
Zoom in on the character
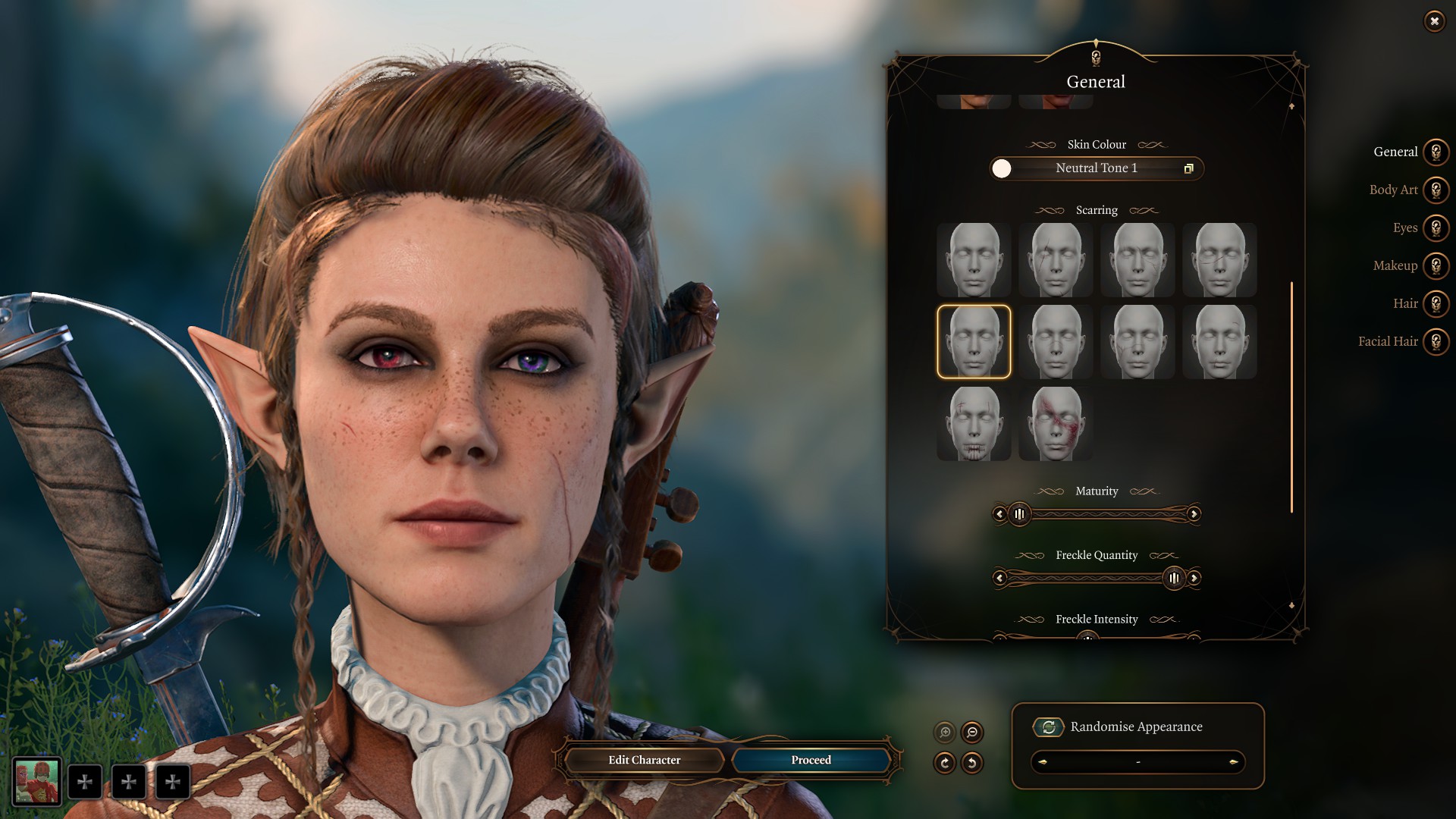[x=945, y=733]
